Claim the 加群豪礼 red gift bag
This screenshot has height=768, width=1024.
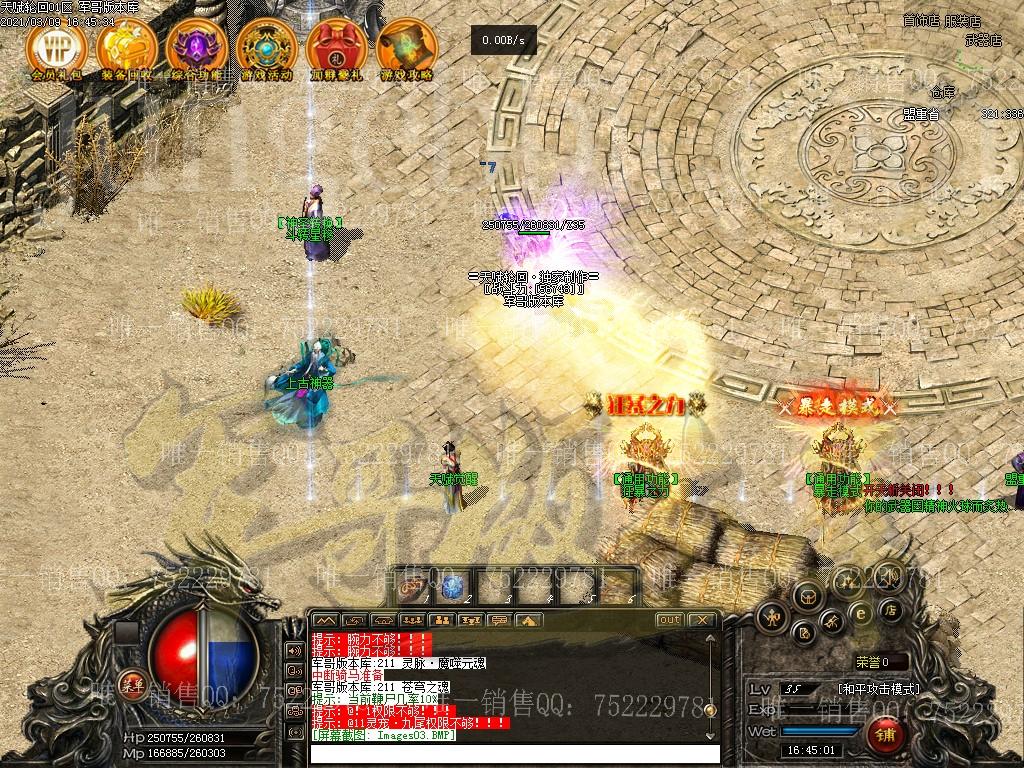[336, 47]
